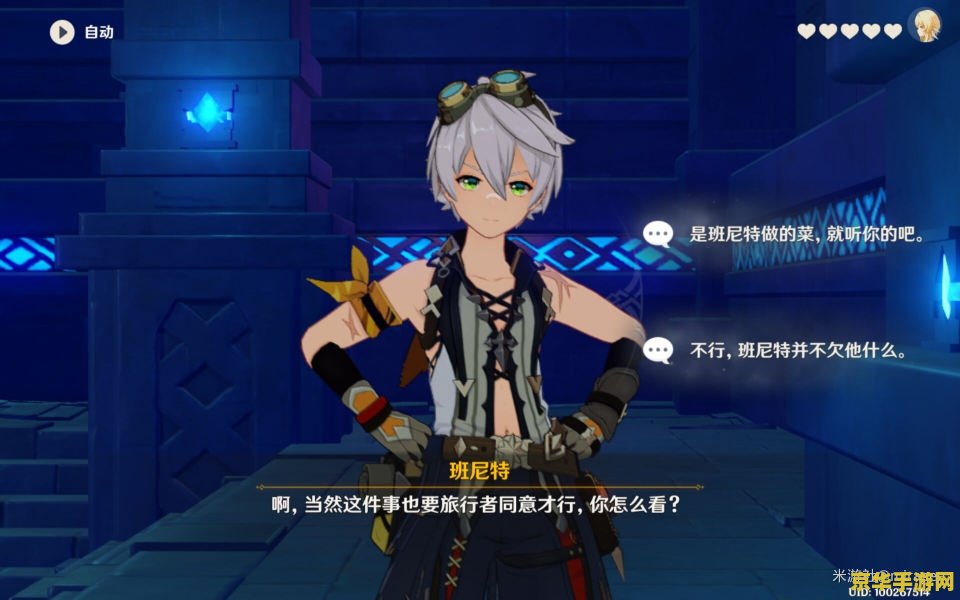Click the blonde traveler portrait icon

[x=925, y=26]
